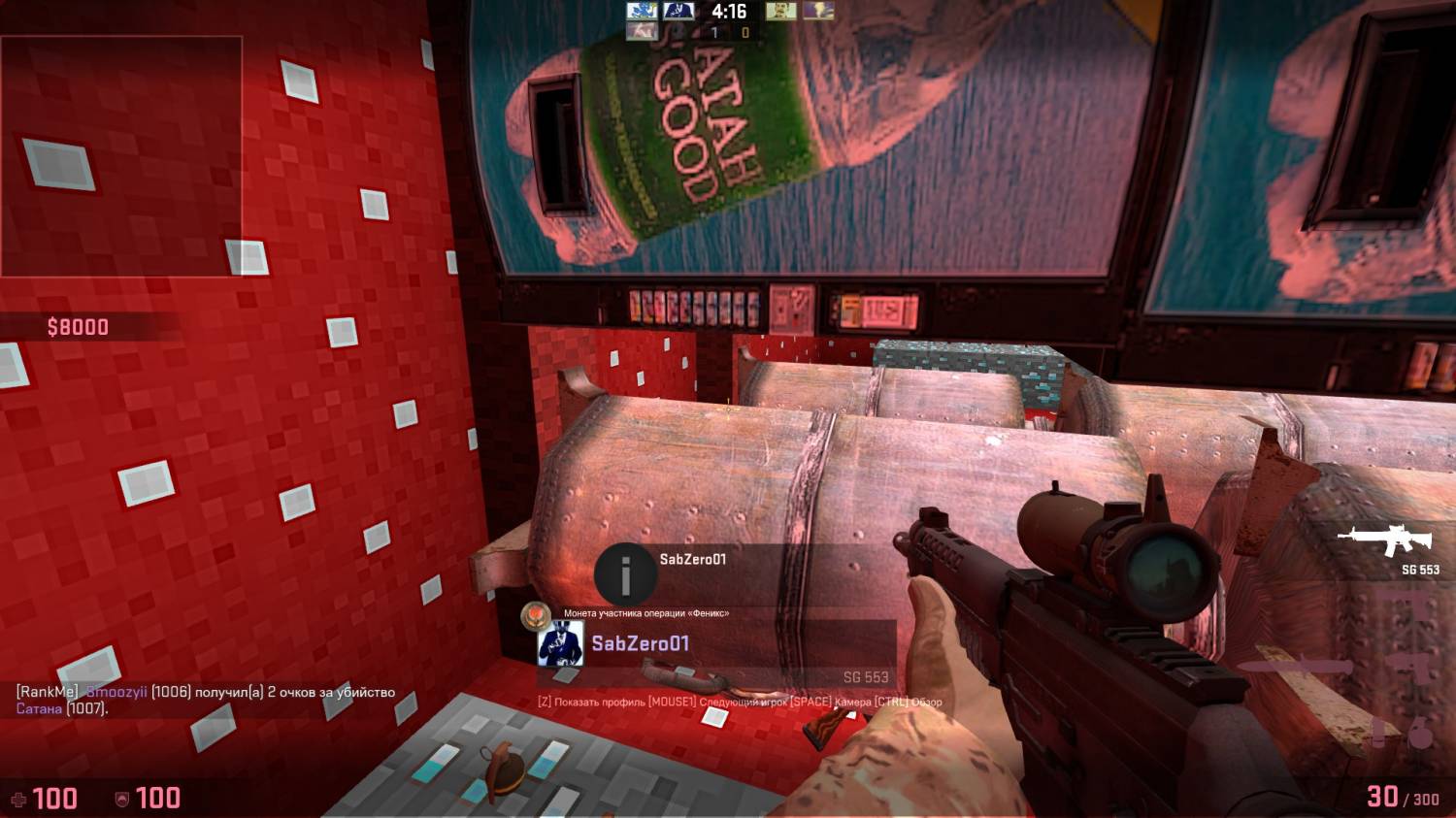Viewport: 1456px width, 818px height.
Task: Click the Operation Phoenix coin medal
Action: 537,614
